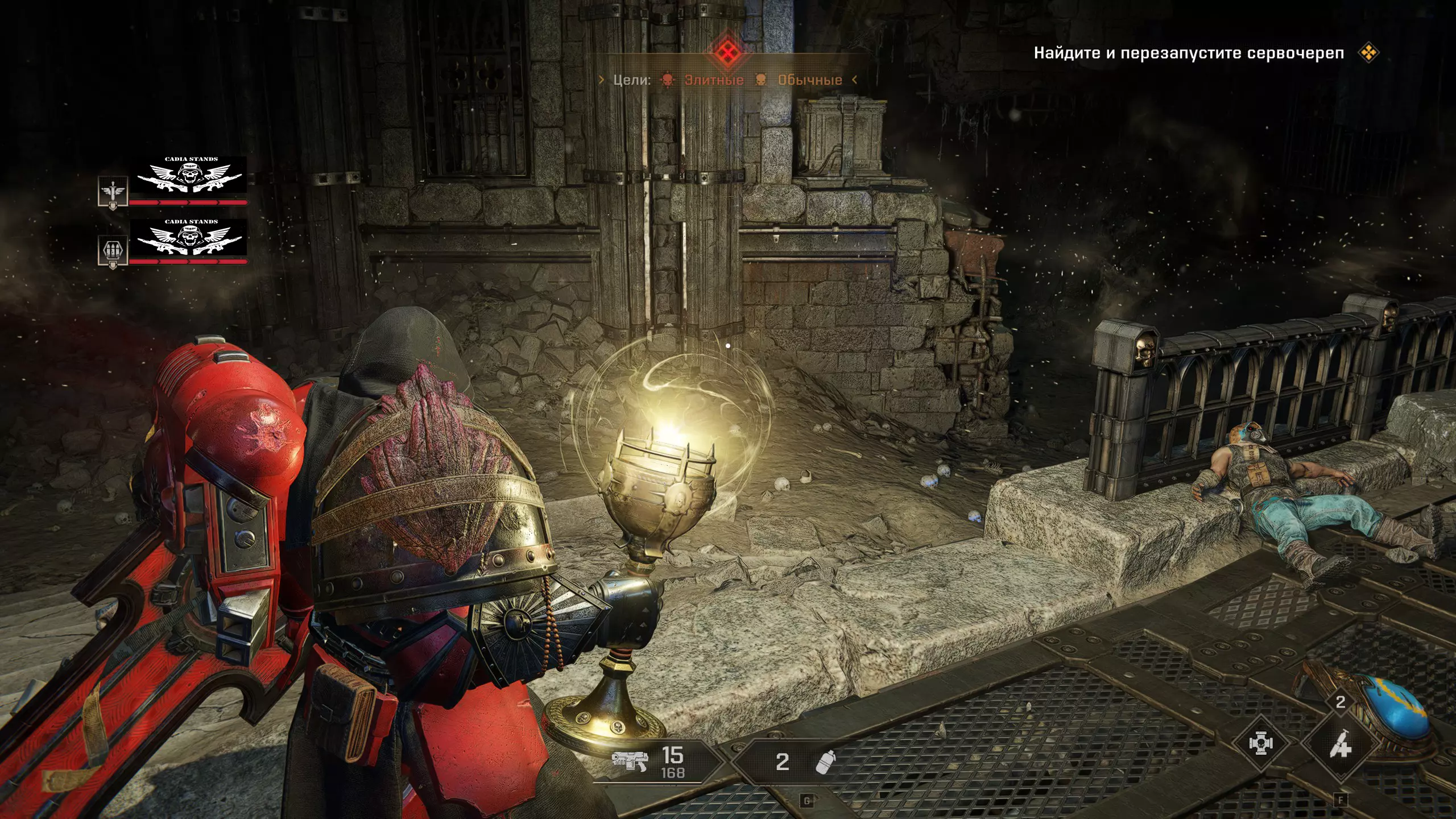Click the yellow objective marker icon
The height and width of the screenshot is (819, 1456).
pos(1368,53)
